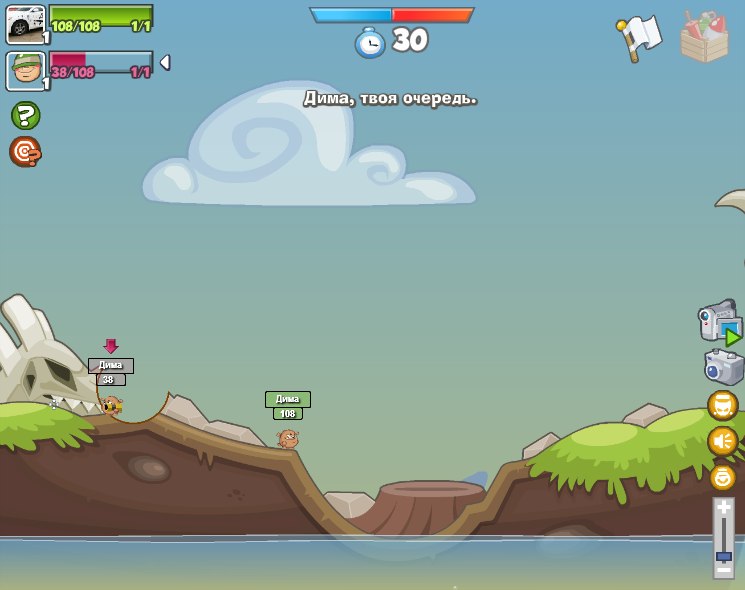Zoom in with the plus button
The image size is (745, 590).
(x=724, y=507)
